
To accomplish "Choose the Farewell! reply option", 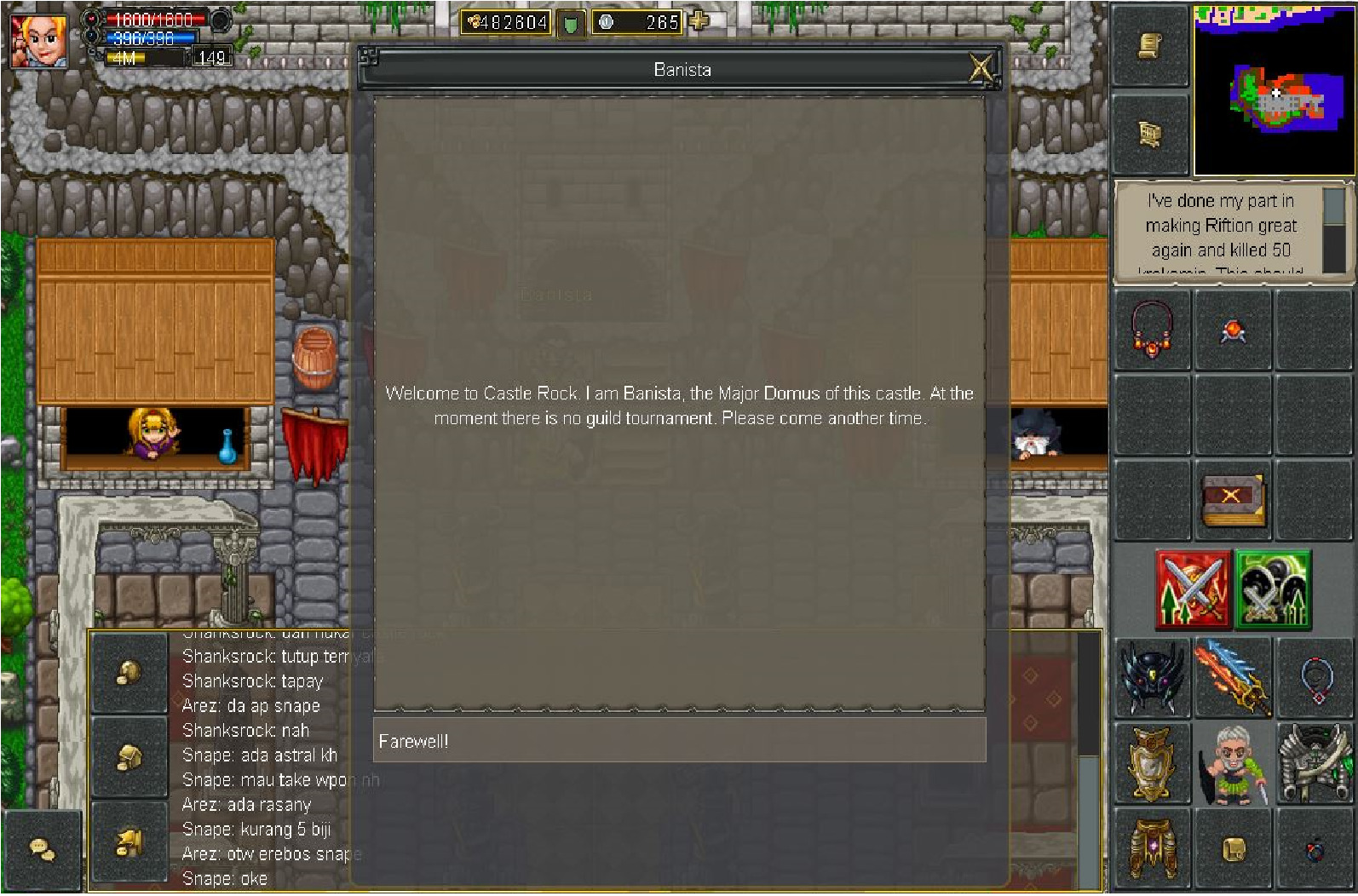I will pyautogui.click(x=679, y=740).
